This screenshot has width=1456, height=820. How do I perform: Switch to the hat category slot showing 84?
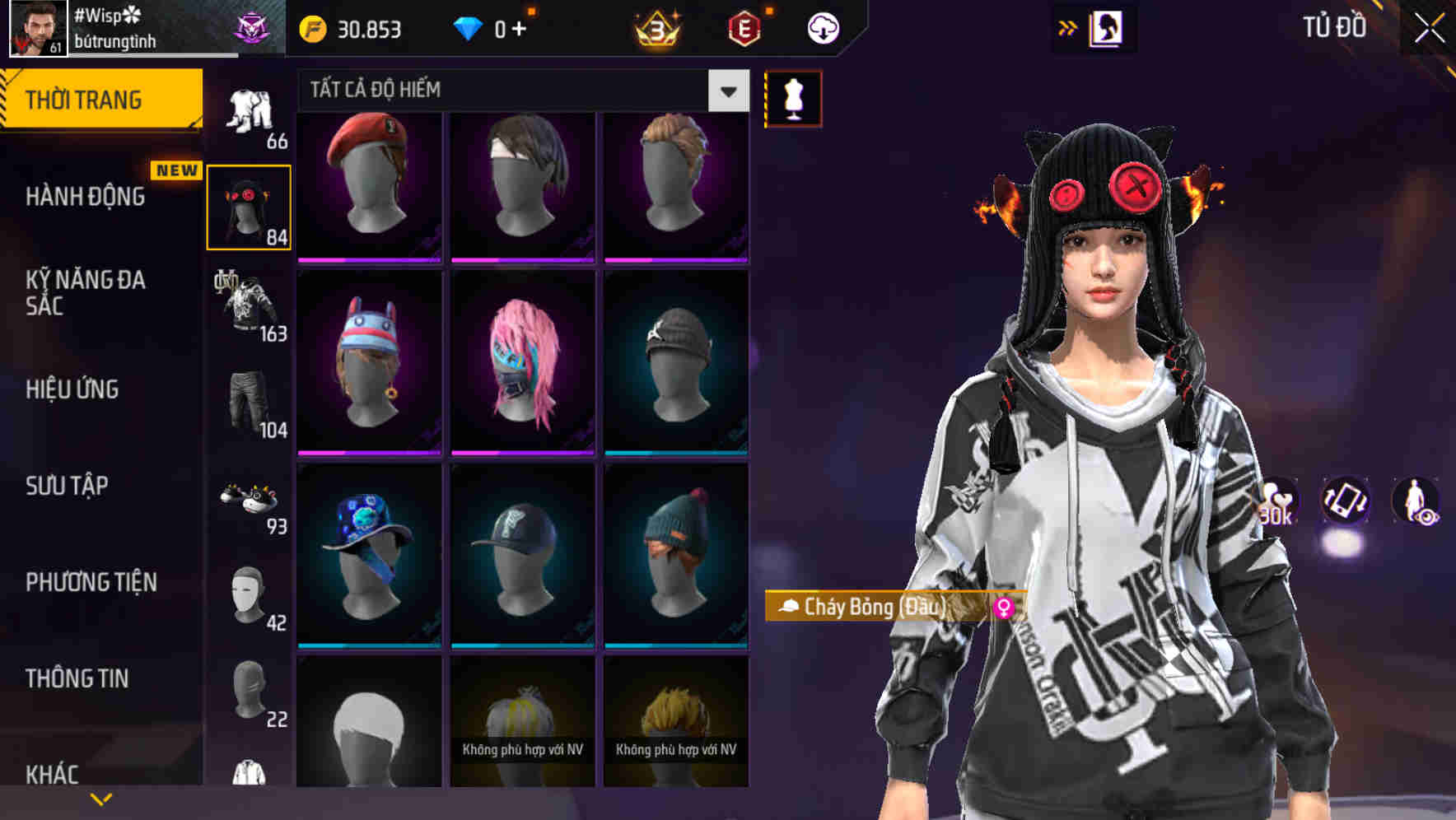tap(249, 206)
